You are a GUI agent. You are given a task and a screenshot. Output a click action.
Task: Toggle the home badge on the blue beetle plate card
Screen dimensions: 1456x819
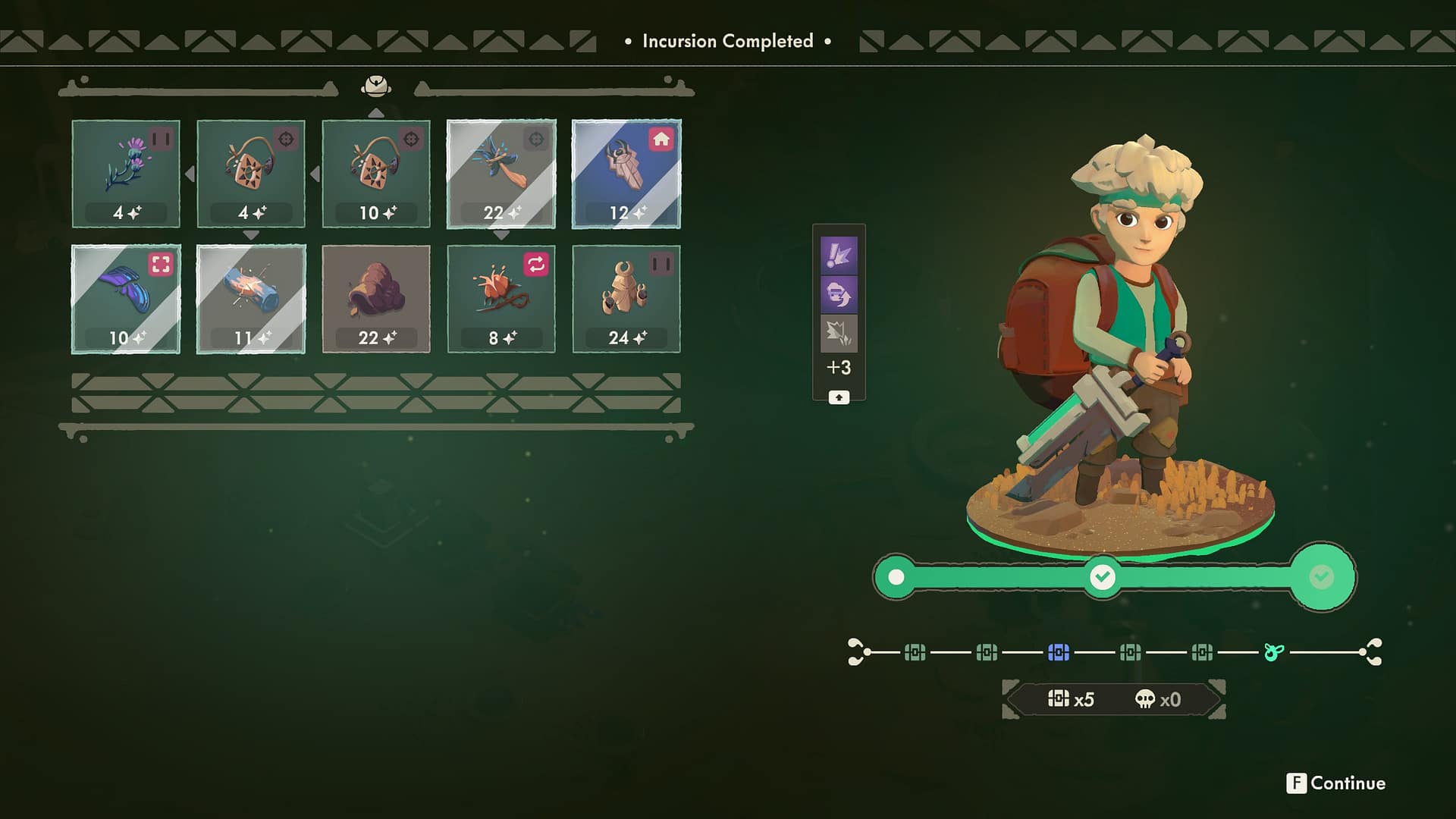pyautogui.click(x=662, y=137)
